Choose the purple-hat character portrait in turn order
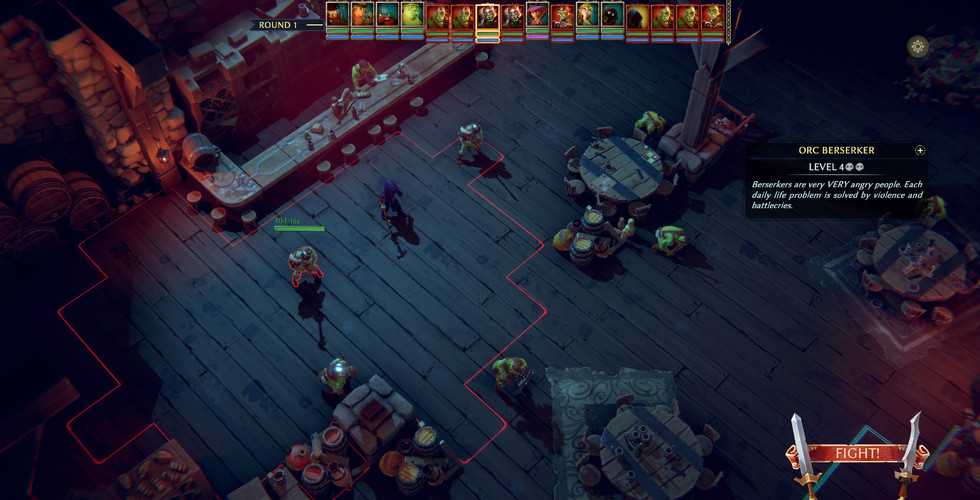 point(537,16)
